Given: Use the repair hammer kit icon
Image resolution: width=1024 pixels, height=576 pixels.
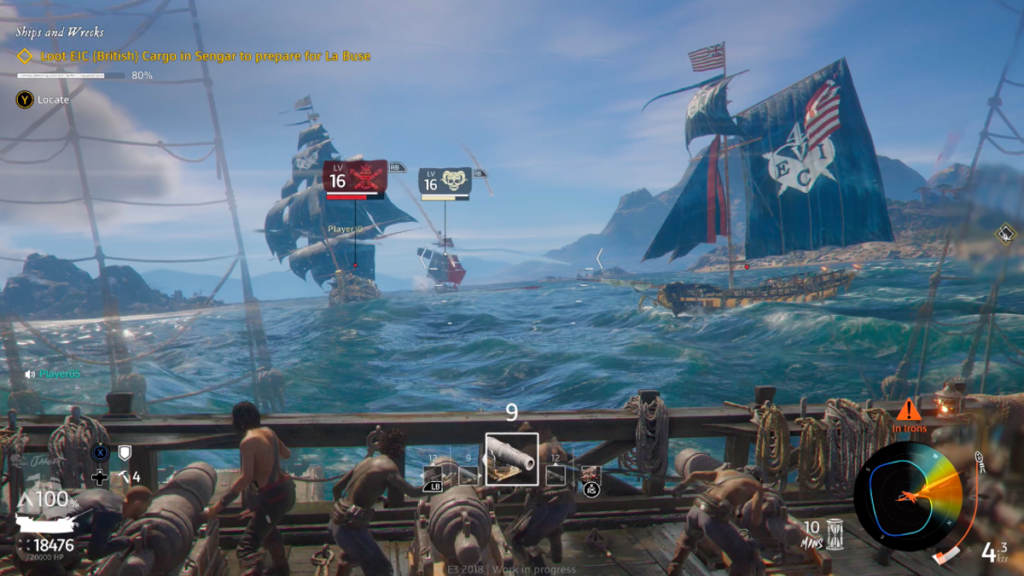Looking at the screenshot, I should point(123,477).
